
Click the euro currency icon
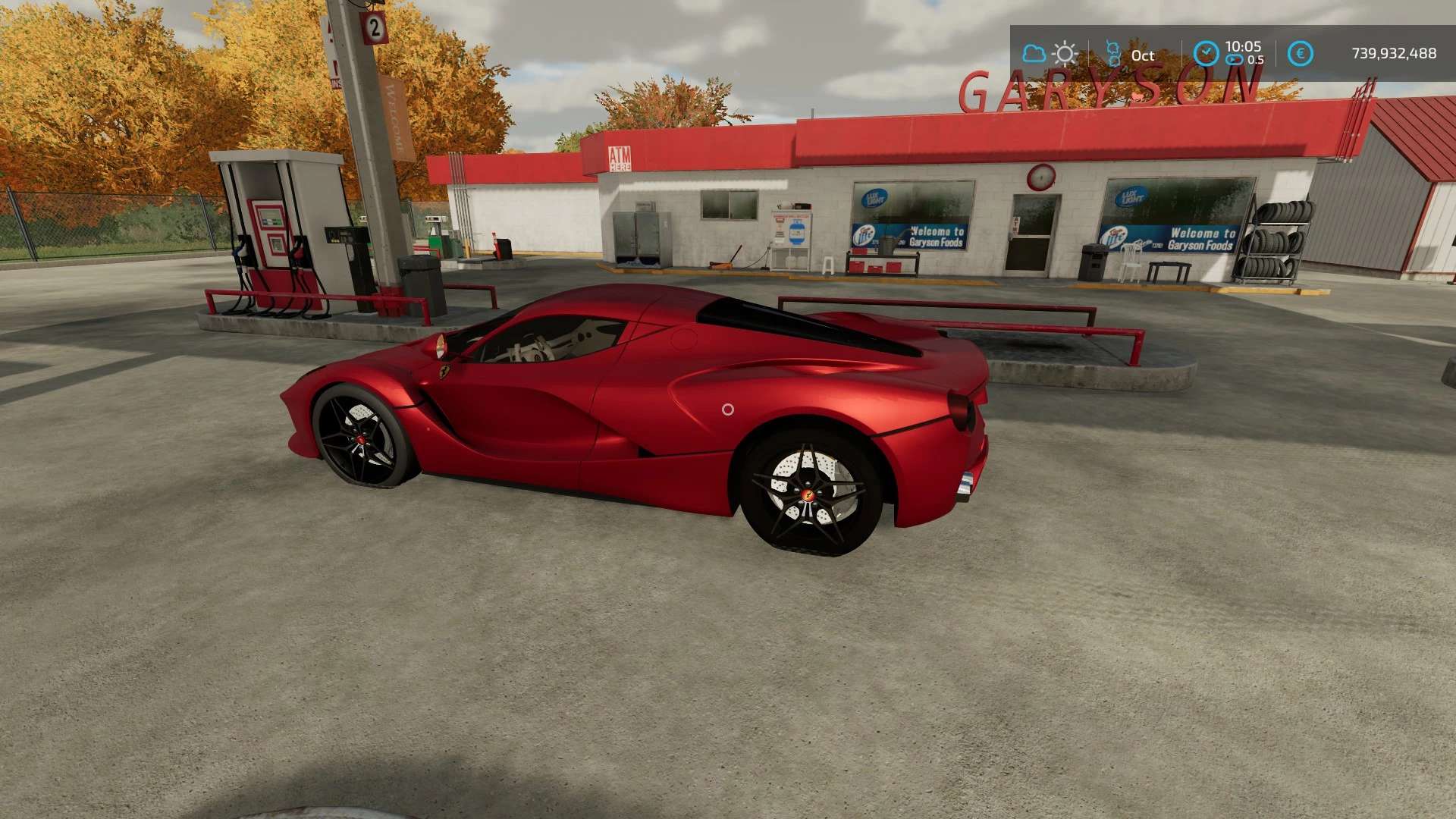(1300, 53)
